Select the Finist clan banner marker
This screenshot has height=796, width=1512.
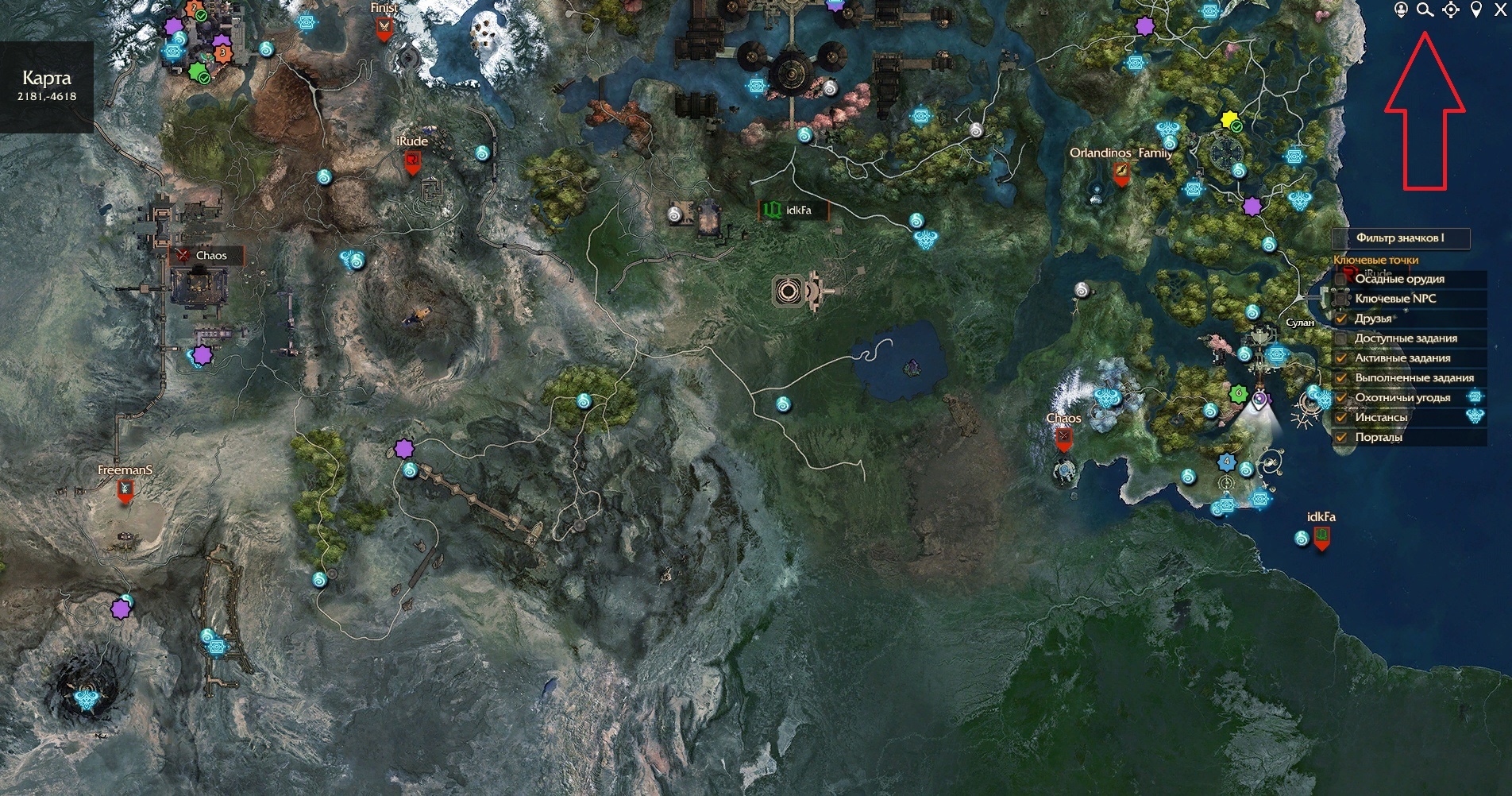click(x=384, y=29)
